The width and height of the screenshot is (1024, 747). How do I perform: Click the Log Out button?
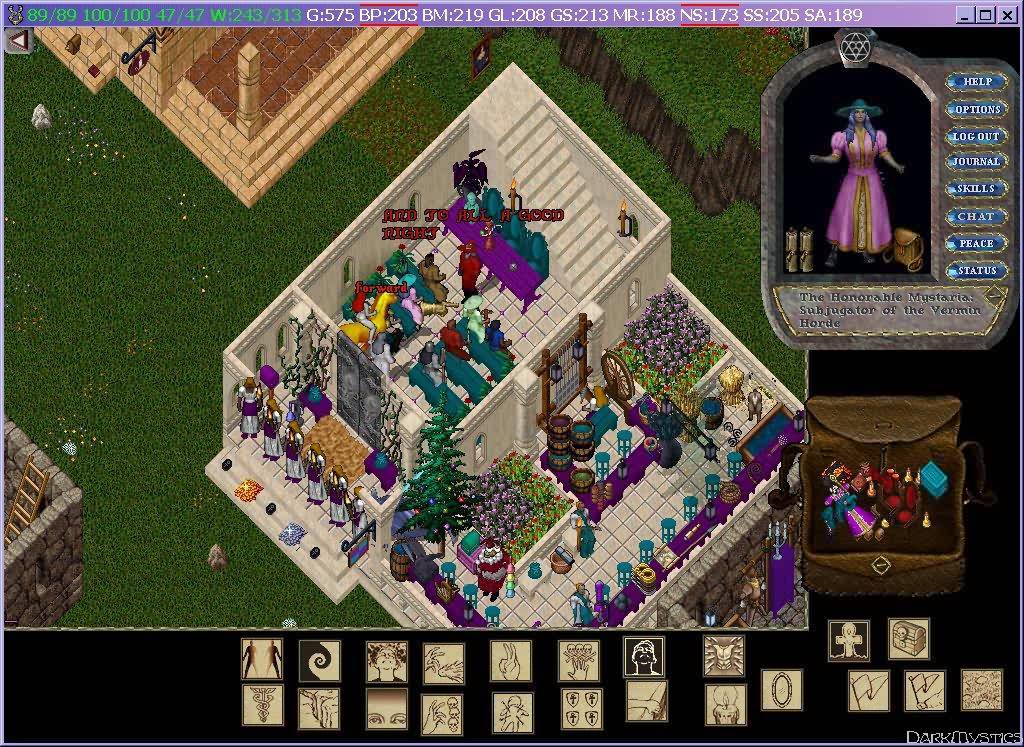[976, 136]
